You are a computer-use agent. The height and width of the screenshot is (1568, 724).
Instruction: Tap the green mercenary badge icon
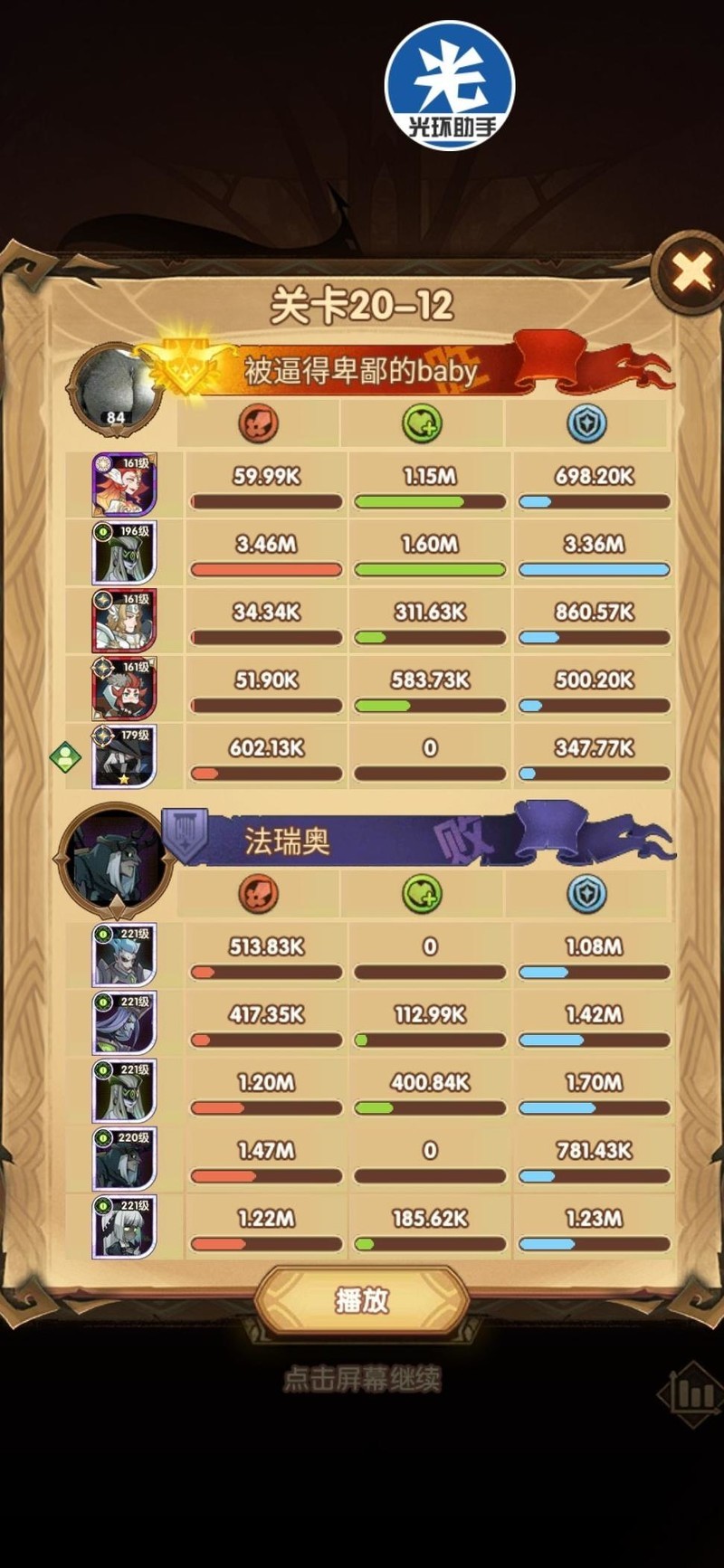pyautogui.click(x=66, y=756)
